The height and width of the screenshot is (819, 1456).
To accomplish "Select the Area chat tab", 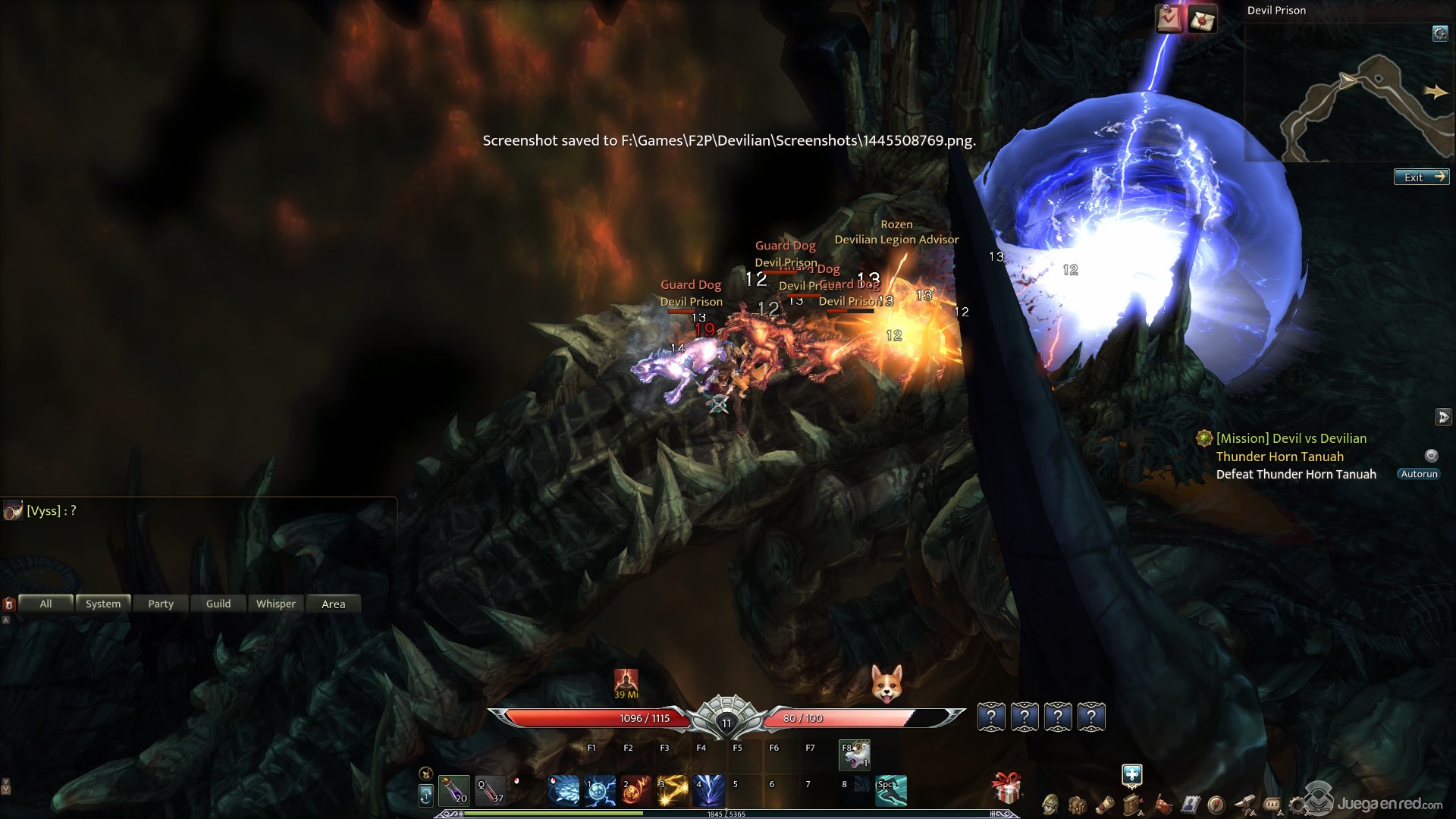I will pyautogui.click(x=334, y=604).
